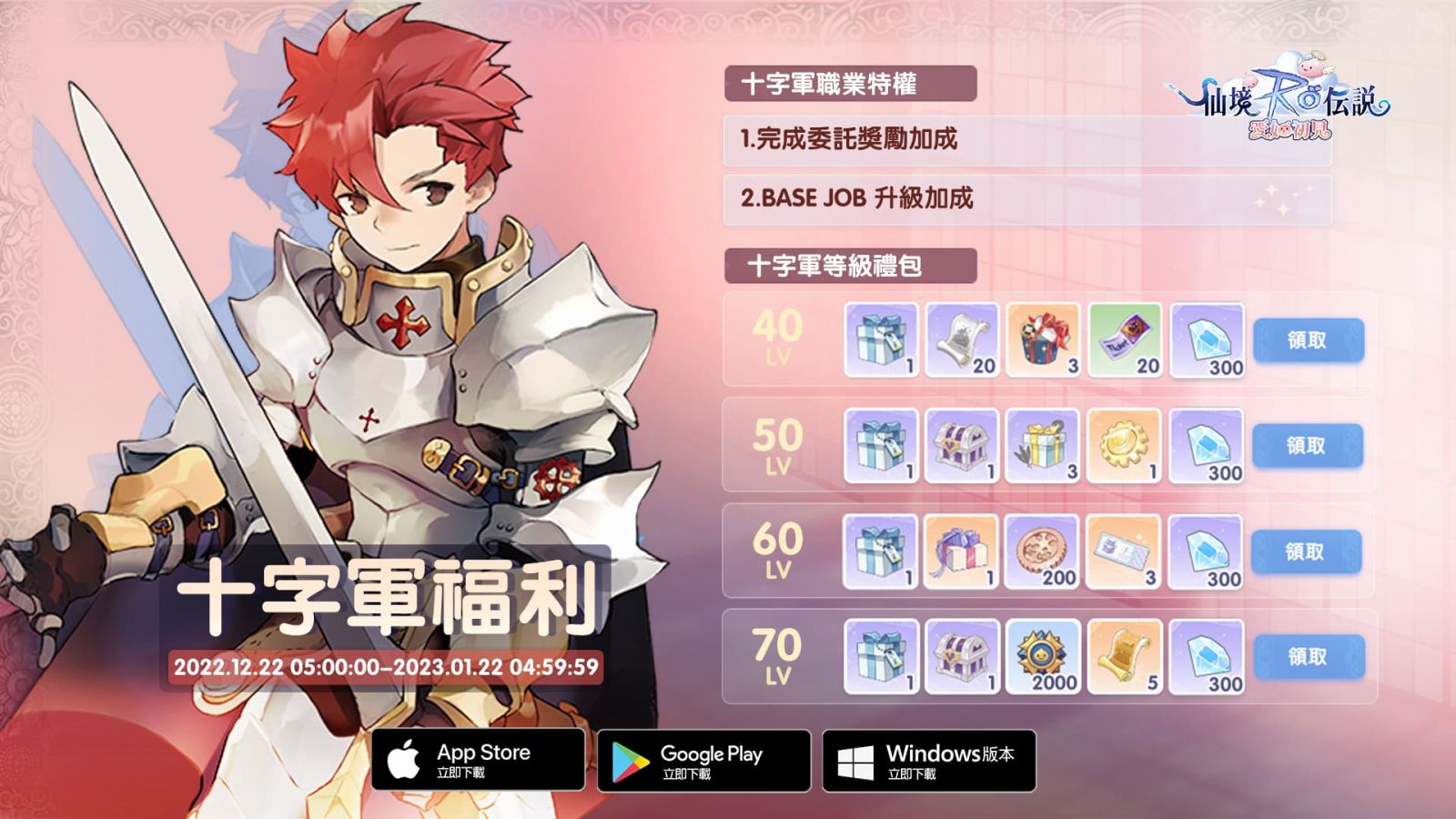Select the blue ticket reward in level 60 row

pos(1123,551)
